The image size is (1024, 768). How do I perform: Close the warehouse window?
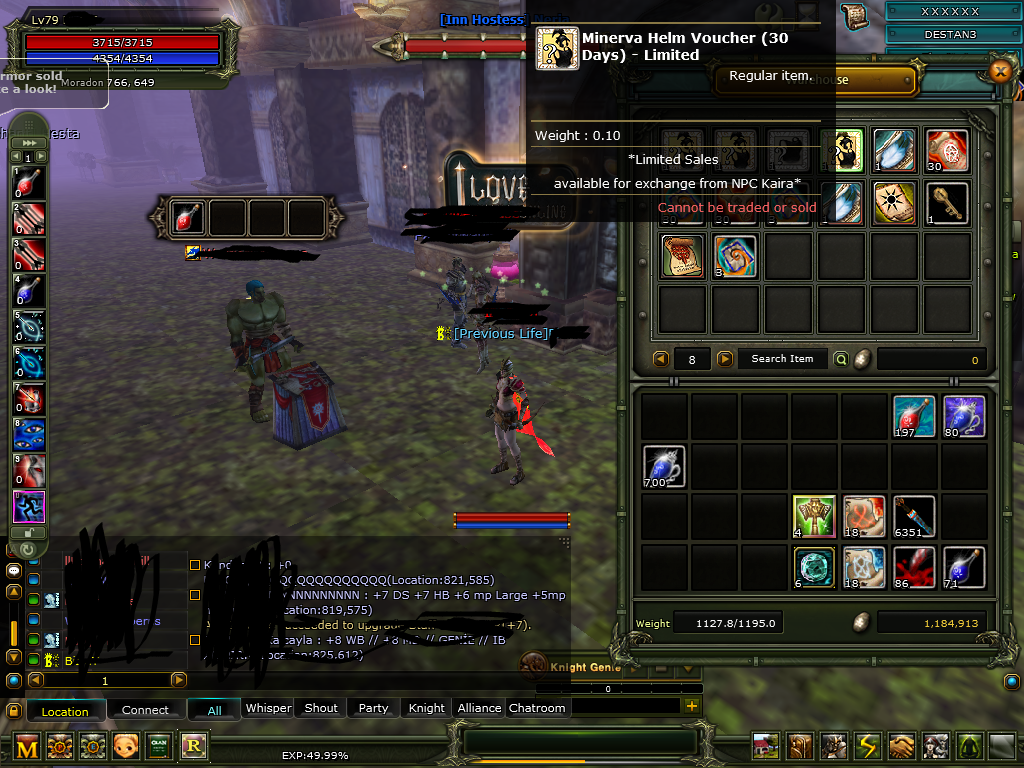coord(999,70)
